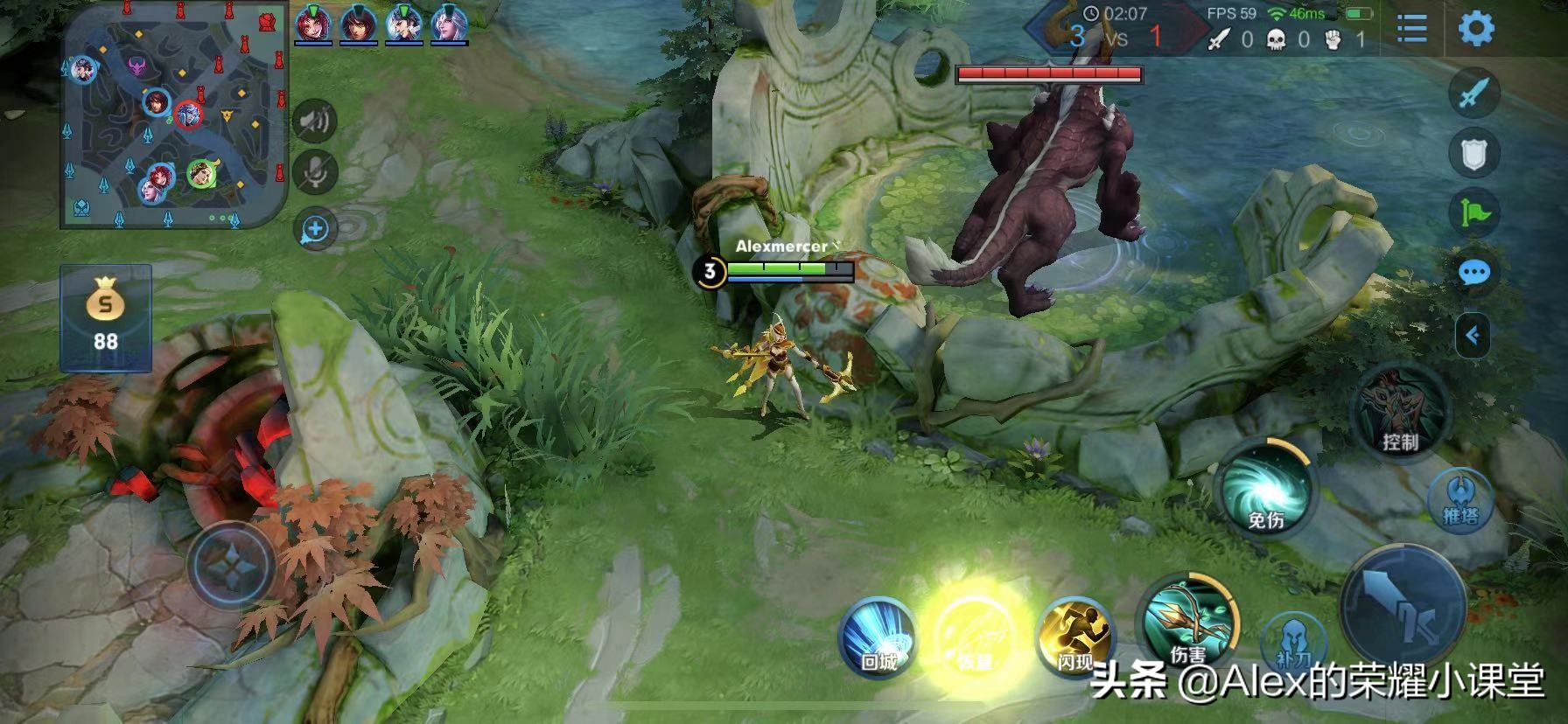
Task: Toggle the speaker sound button
Action: pos(314,121)
